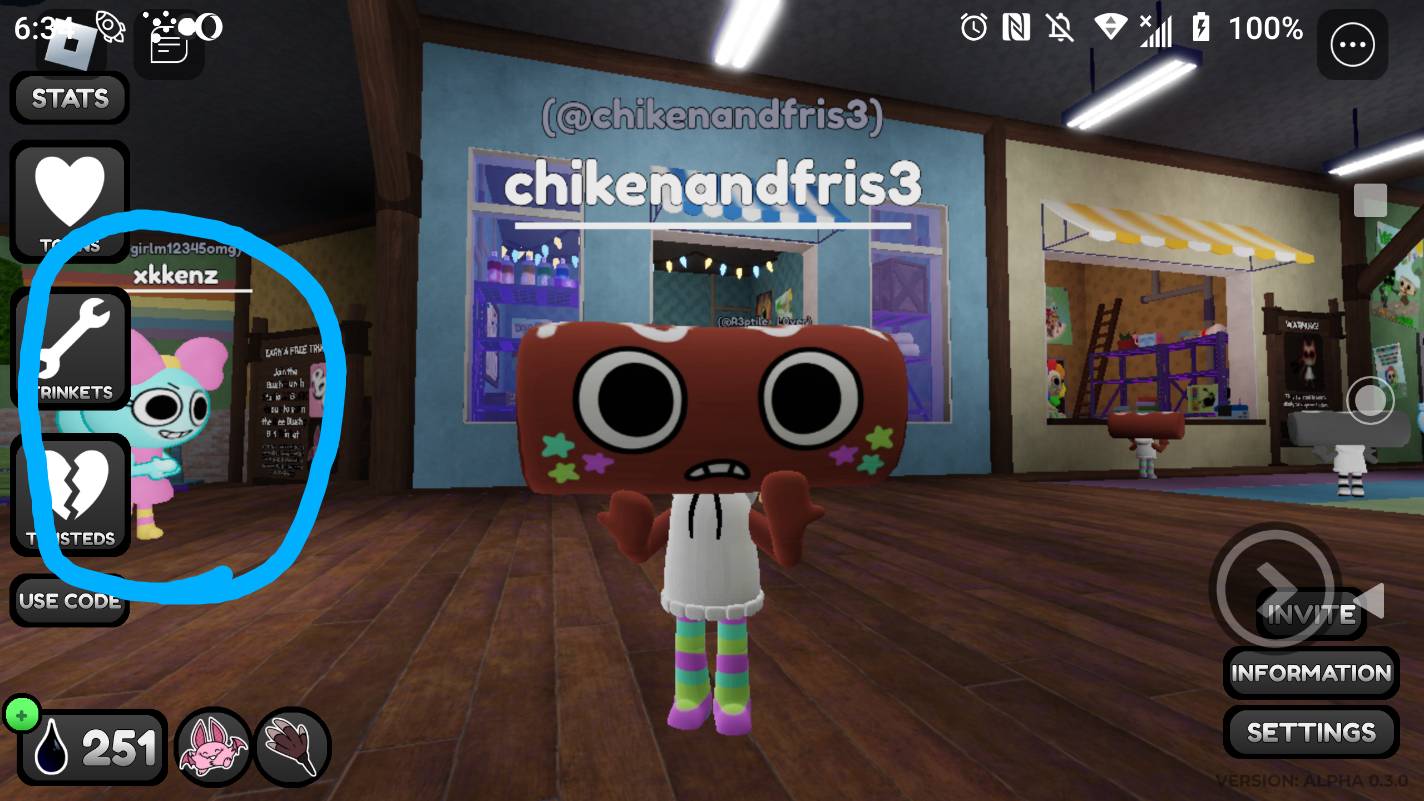Click the INVITE button
The height and width of the screenshot is (801, 1424).
(1310, 613)
